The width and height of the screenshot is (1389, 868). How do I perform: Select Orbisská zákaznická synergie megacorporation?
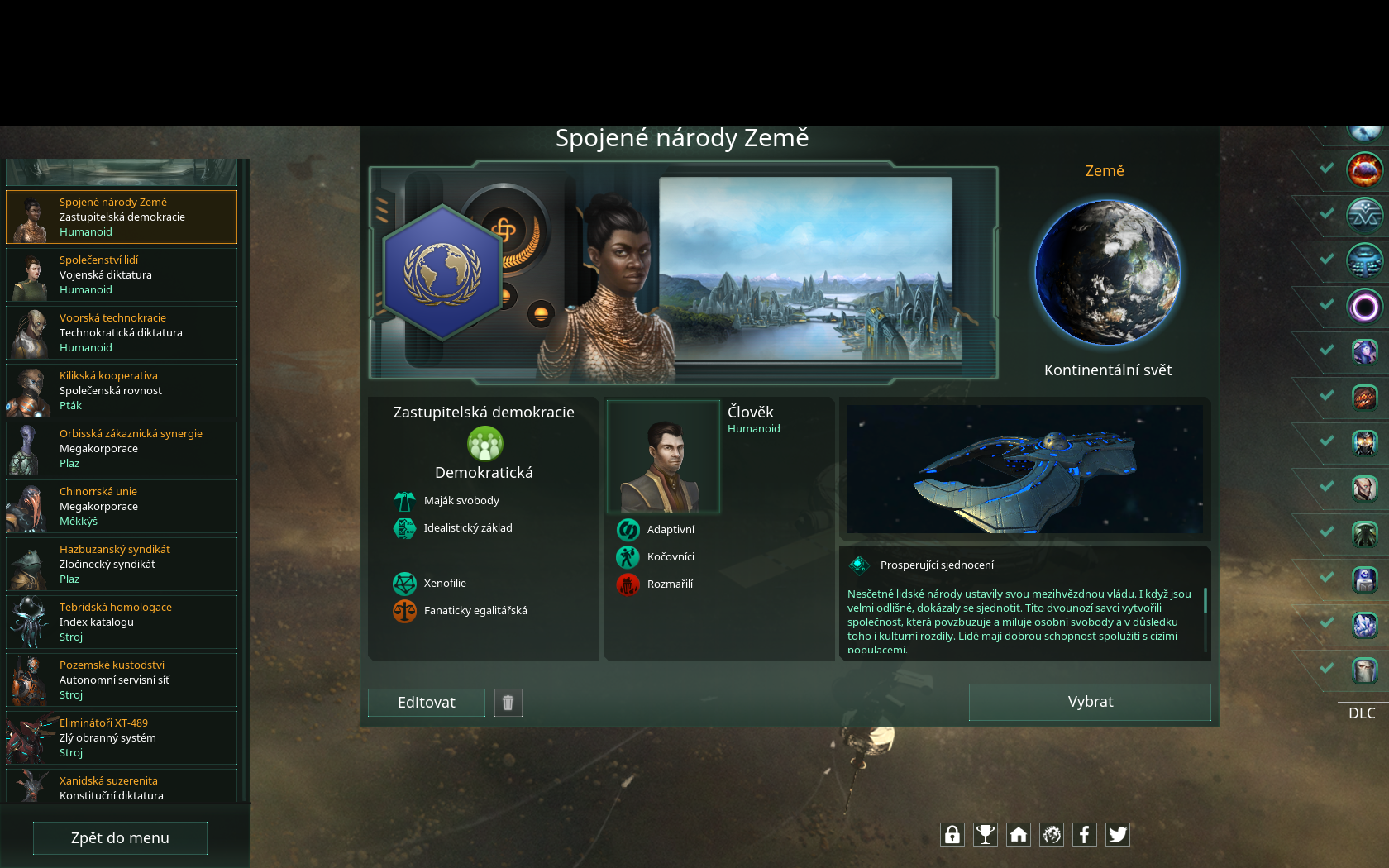coord(122,449)
